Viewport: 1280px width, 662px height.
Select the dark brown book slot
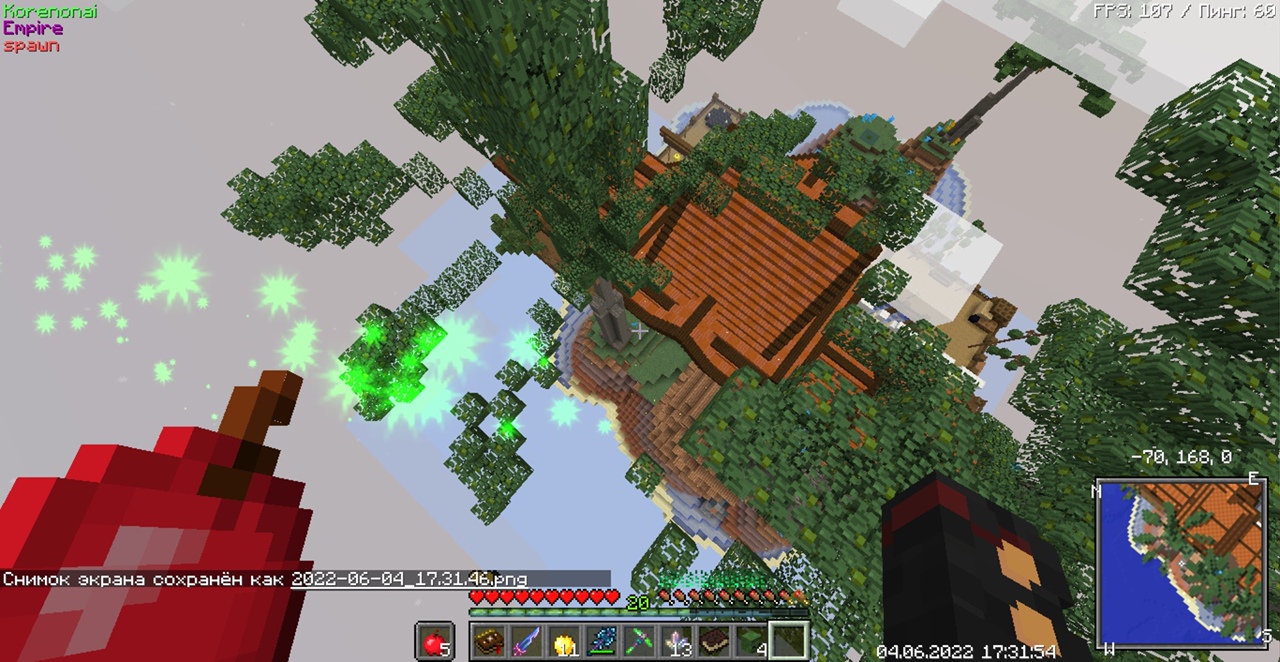point(713,642)
